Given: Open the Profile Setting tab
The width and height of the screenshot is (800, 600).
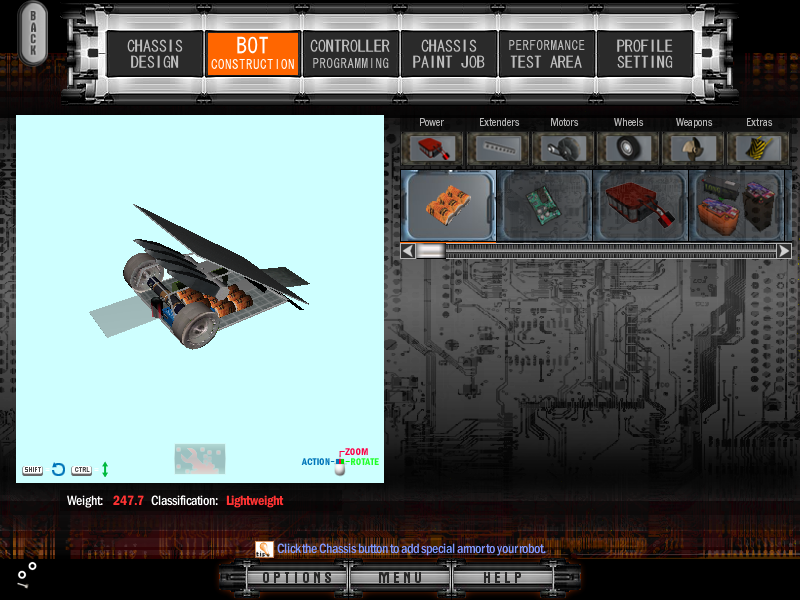Looking at the screenshot, I should coord(644,54).
